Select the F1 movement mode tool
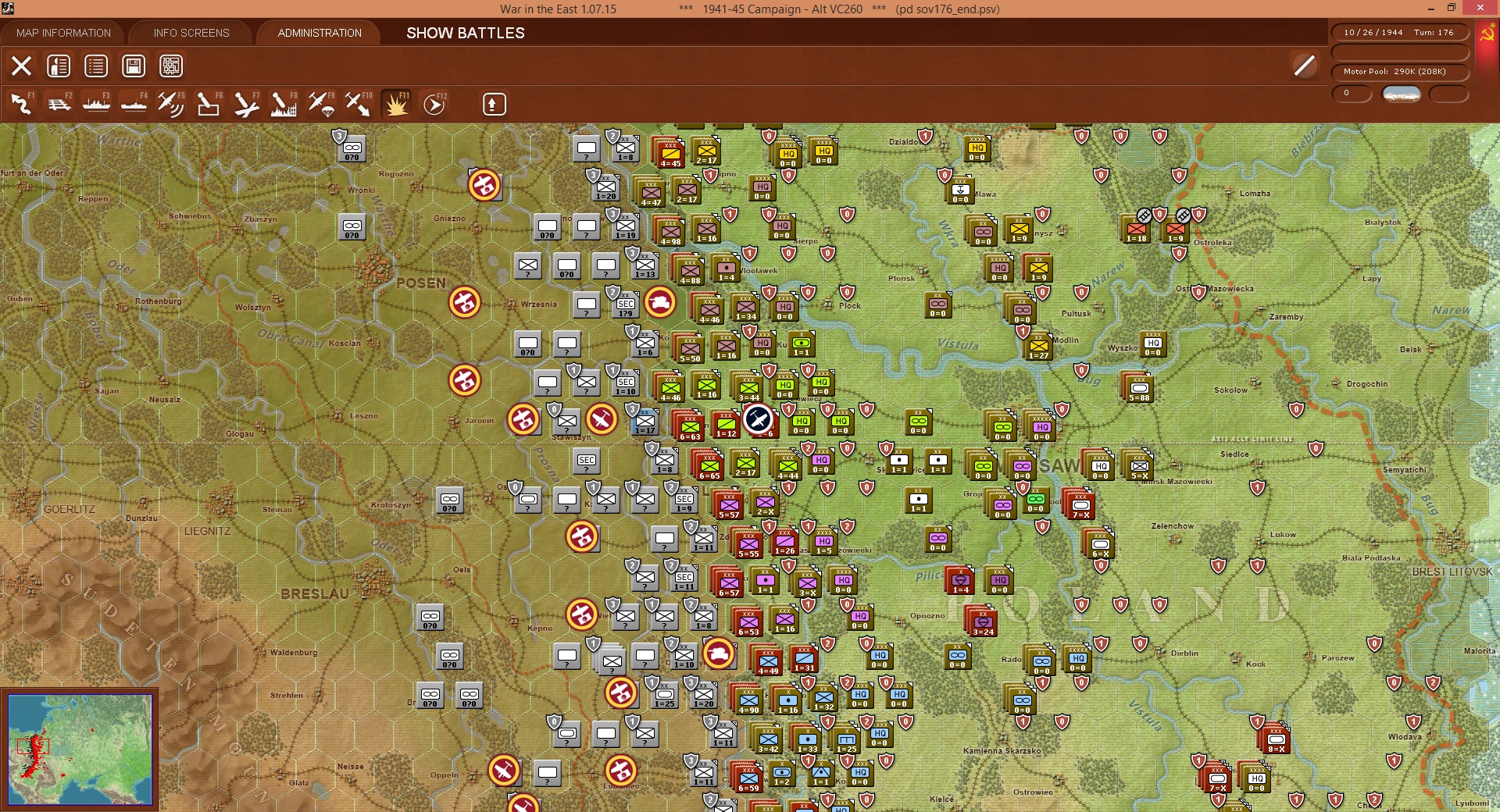 click(x=21, y=104)
